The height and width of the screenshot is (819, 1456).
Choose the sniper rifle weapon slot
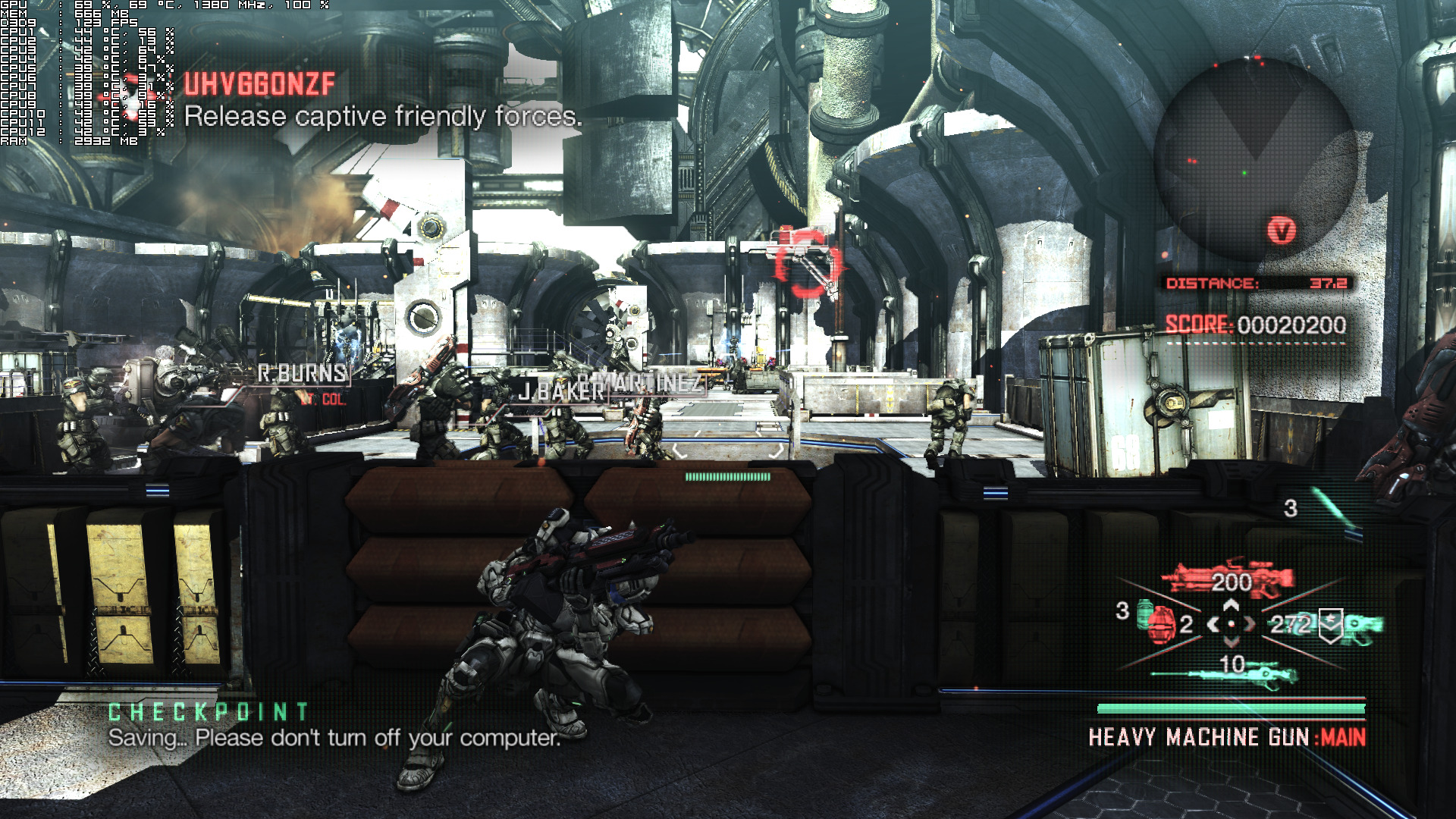coord(1225,670)
